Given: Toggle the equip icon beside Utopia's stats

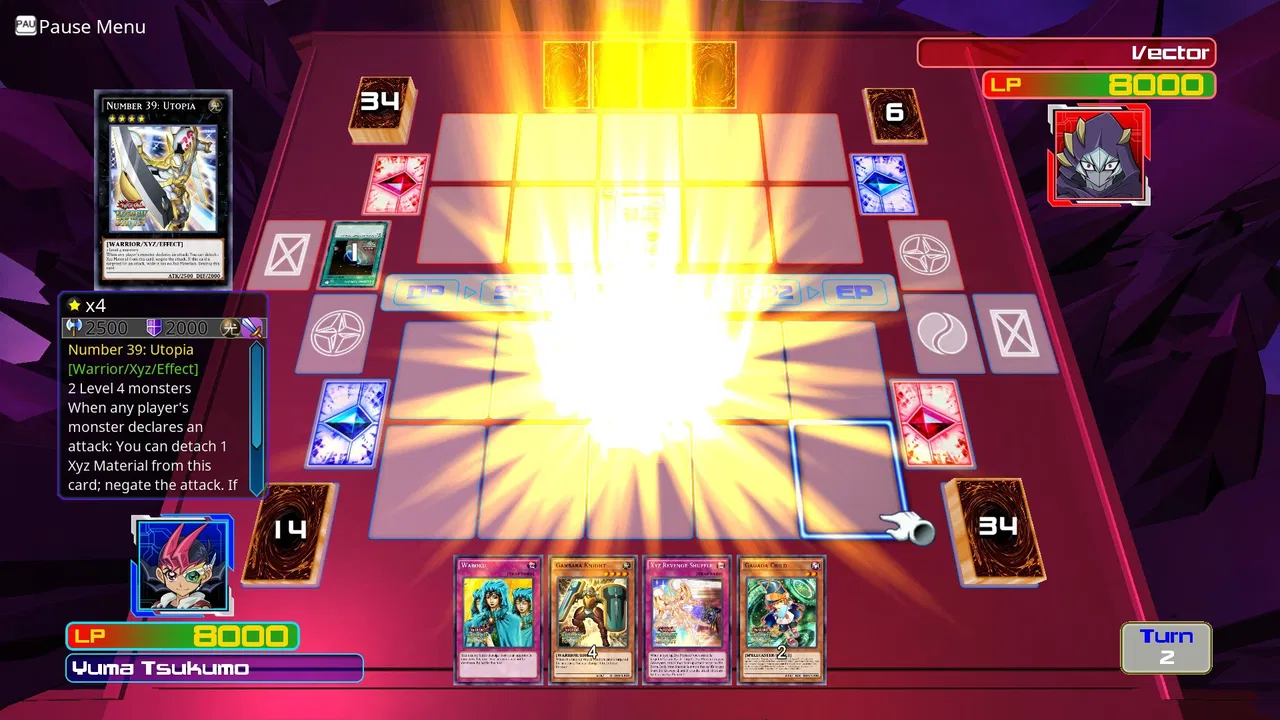Looking at the screenshot, I should (253, 327).
